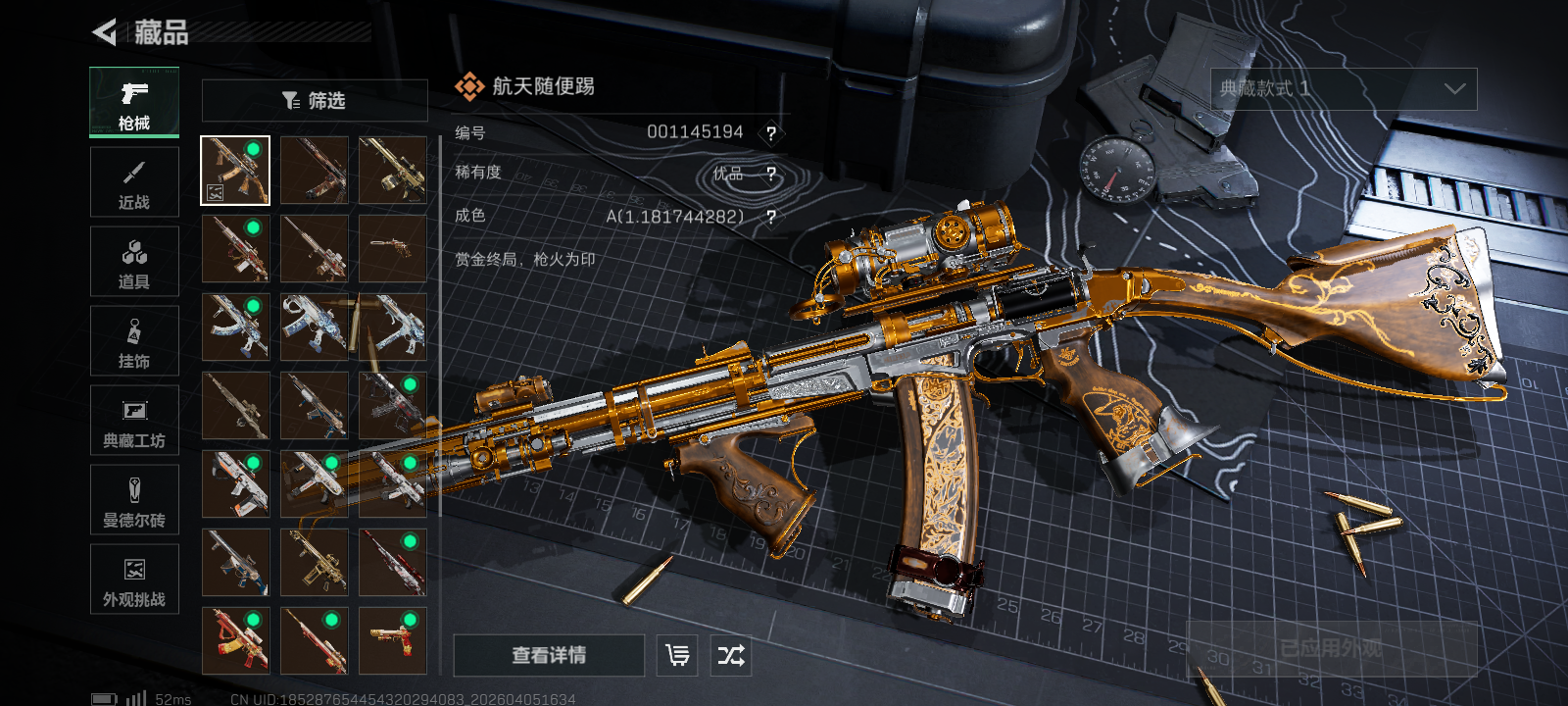This screenshot has height=706, width=1568.
Task: Open the 典藏工坊 workshop tab
Action: [134, 421]
